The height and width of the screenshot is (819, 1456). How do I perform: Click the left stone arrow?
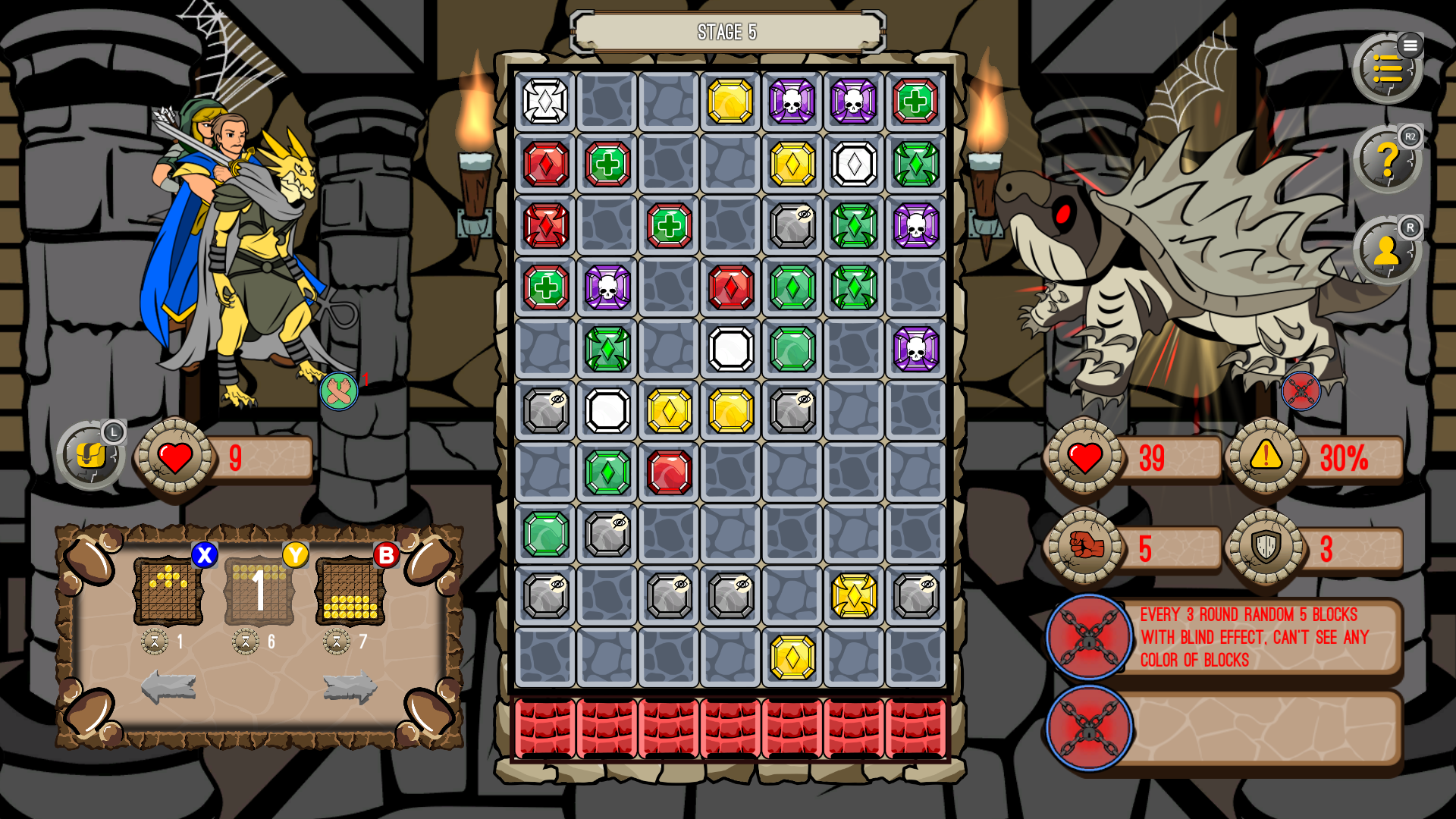[x=168, y=687]
